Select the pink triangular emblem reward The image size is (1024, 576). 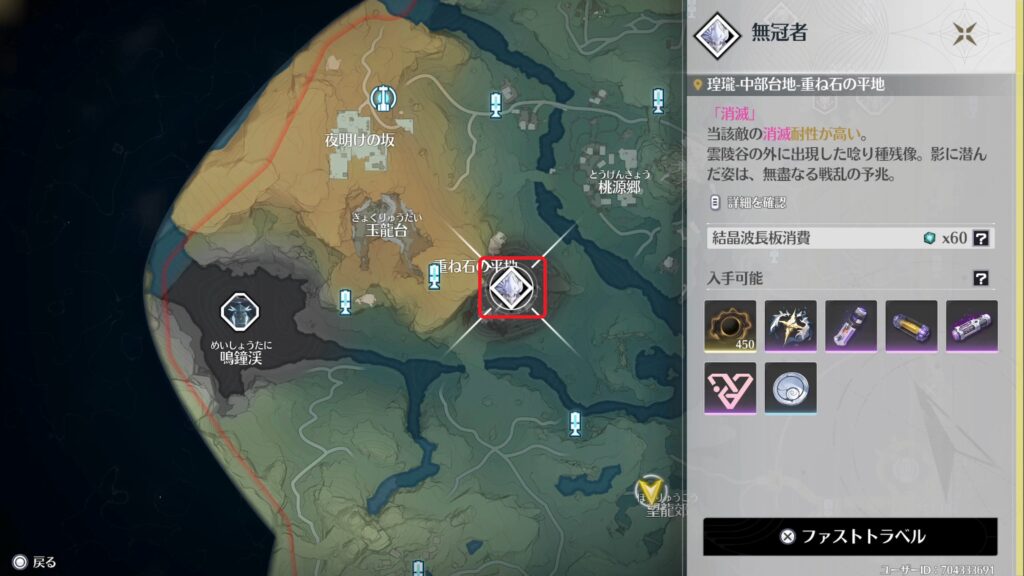pos(730,388)
